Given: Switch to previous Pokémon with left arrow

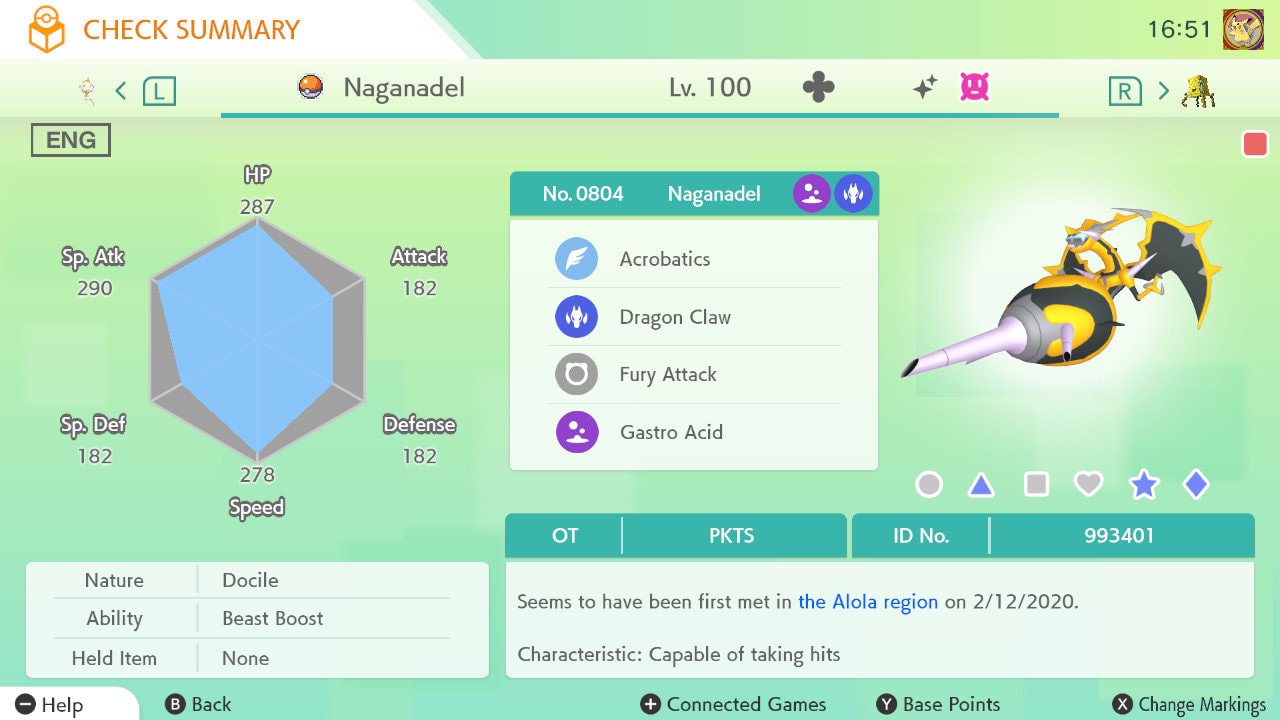Looking at the screenshot, I should pyautogui.click(x=122, y=91).
